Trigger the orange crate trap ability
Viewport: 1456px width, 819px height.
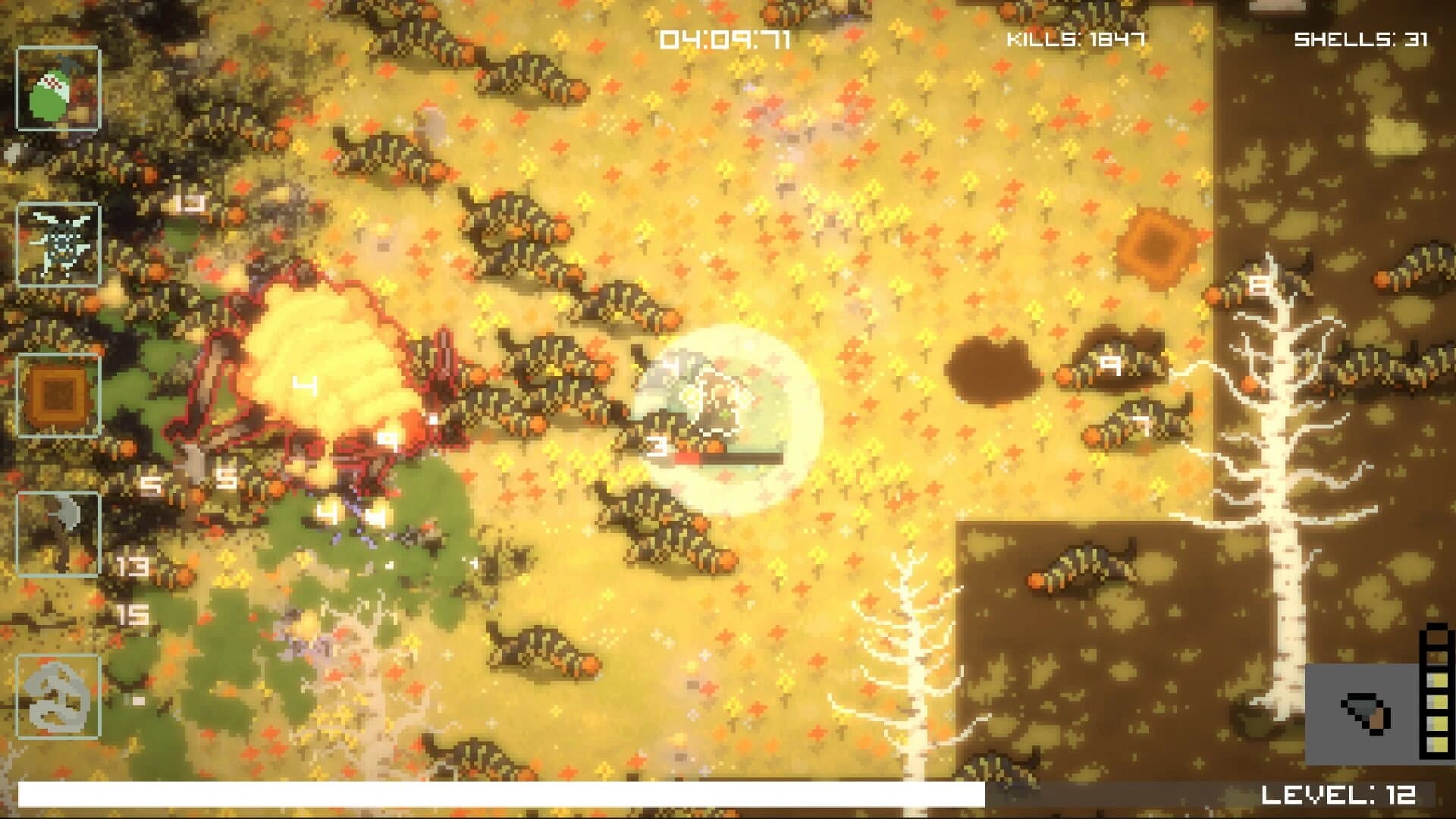pyautogui.click(x=59, y=394)
